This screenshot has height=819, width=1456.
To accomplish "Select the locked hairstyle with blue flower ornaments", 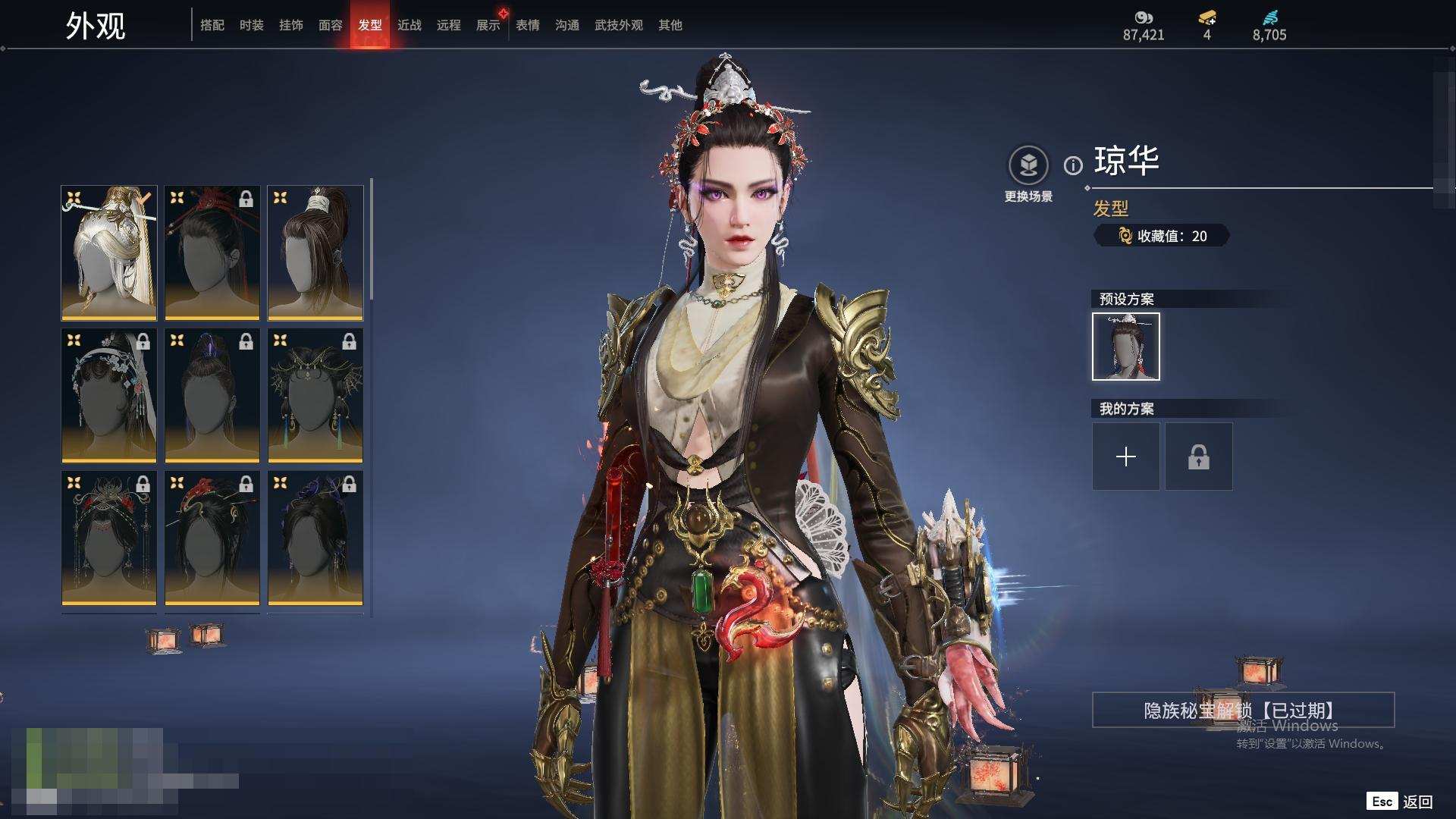I will (109, 395).
